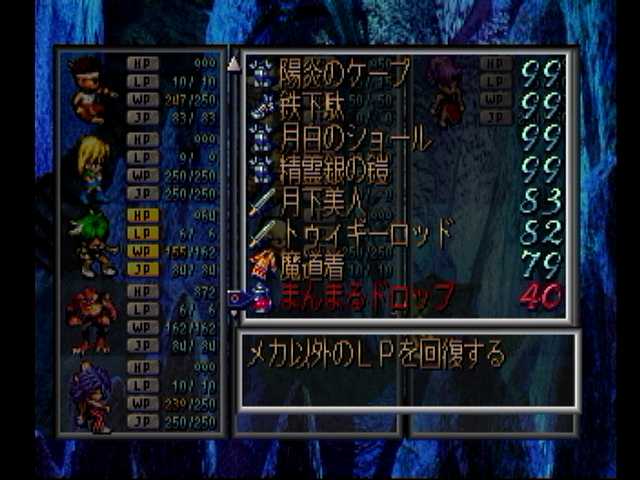The width and height of the screenshot is (640, 480).
Task: Choose the blonde-haired party member
Action: pyautogui.click(x=92, y=166)
